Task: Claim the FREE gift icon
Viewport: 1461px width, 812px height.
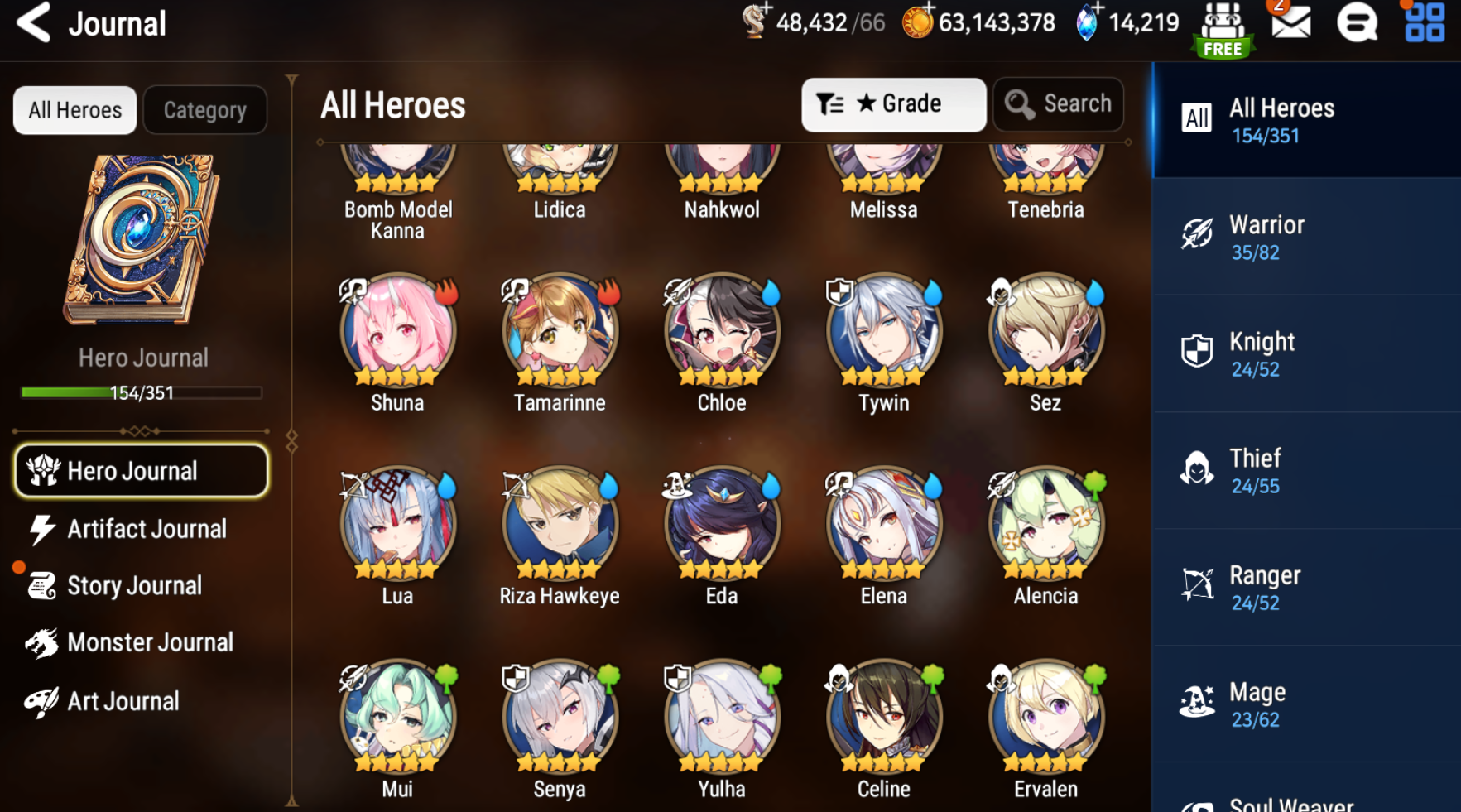Action: tap(1223, 29)
